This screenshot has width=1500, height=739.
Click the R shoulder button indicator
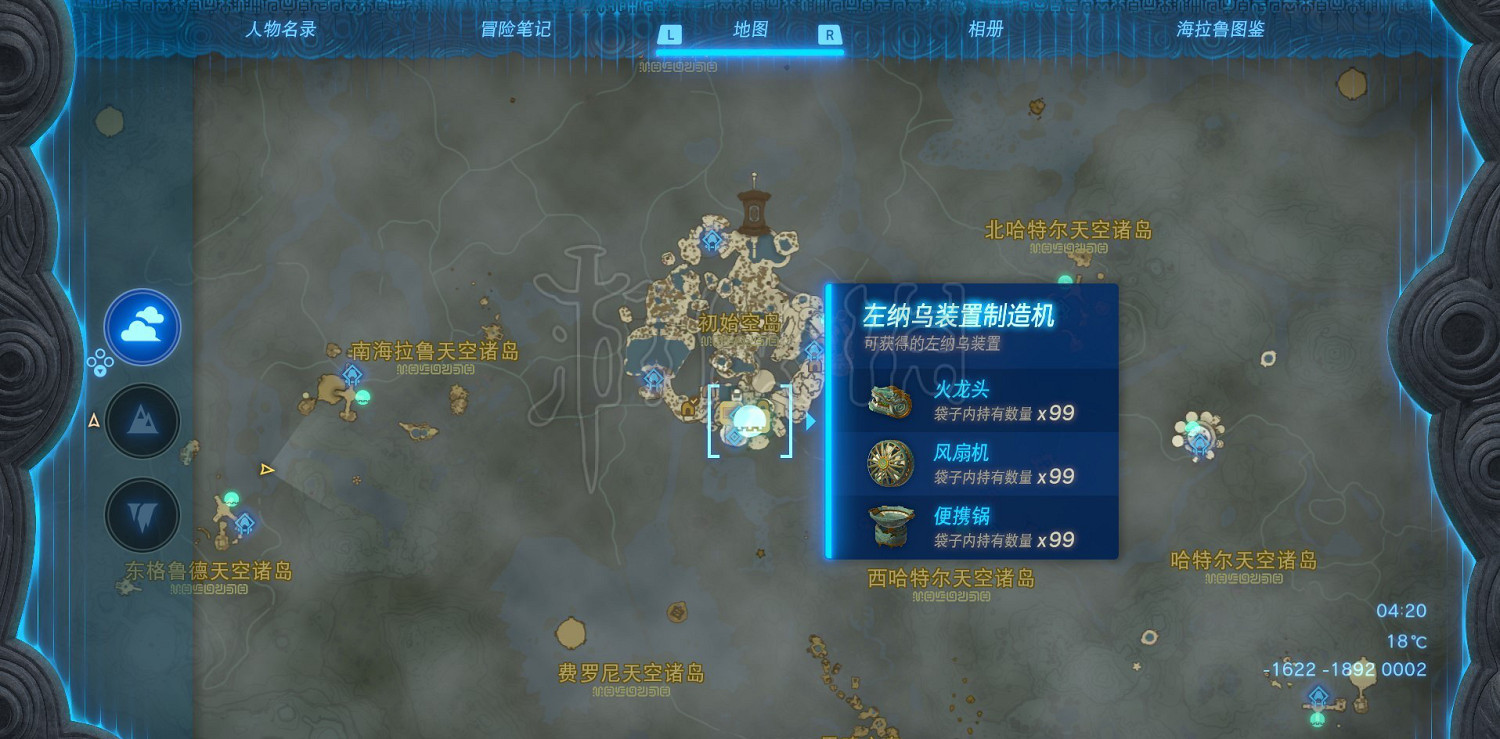(831, 33)
